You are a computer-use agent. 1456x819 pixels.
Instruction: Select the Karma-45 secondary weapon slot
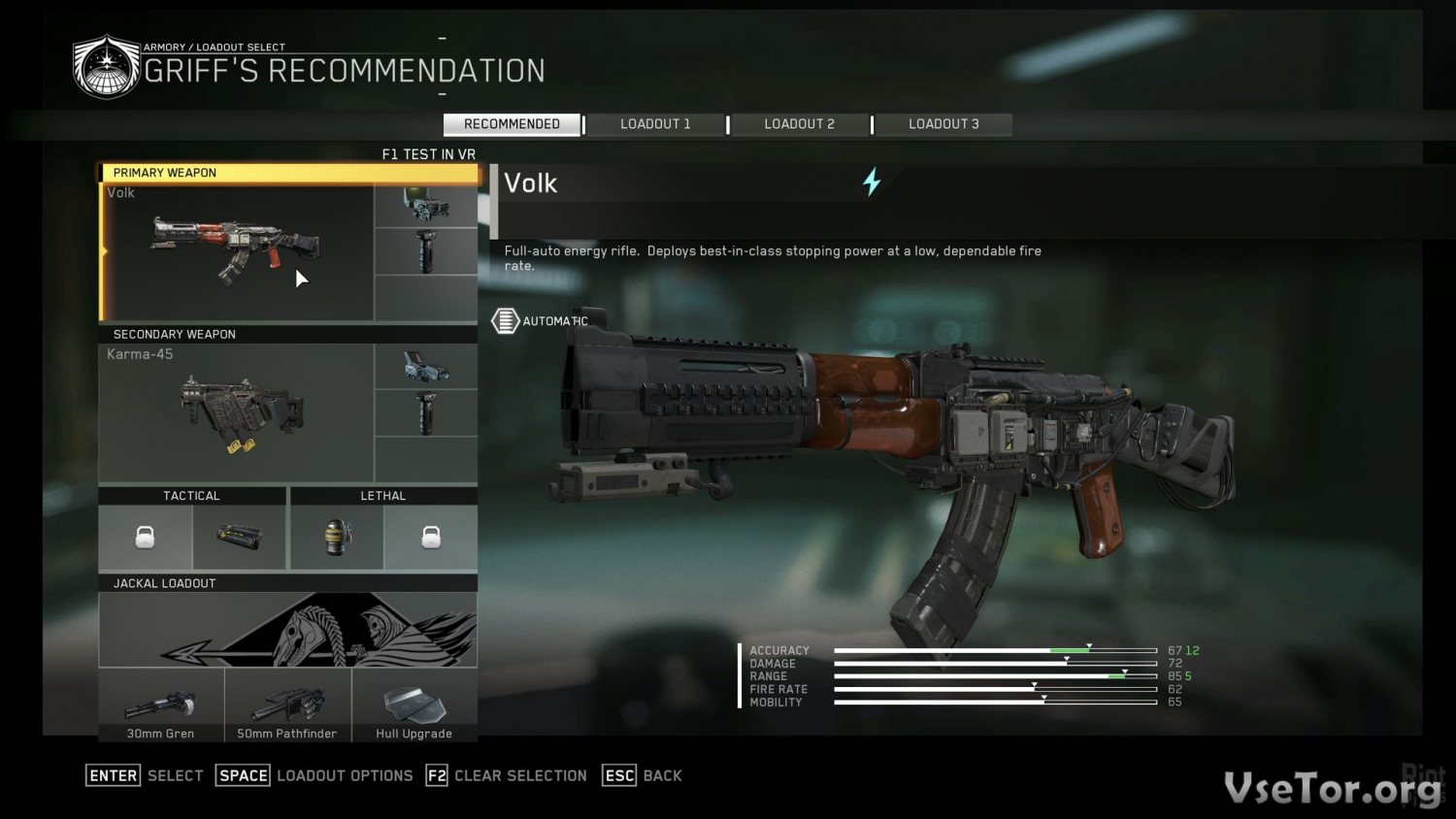click(237, 414)
